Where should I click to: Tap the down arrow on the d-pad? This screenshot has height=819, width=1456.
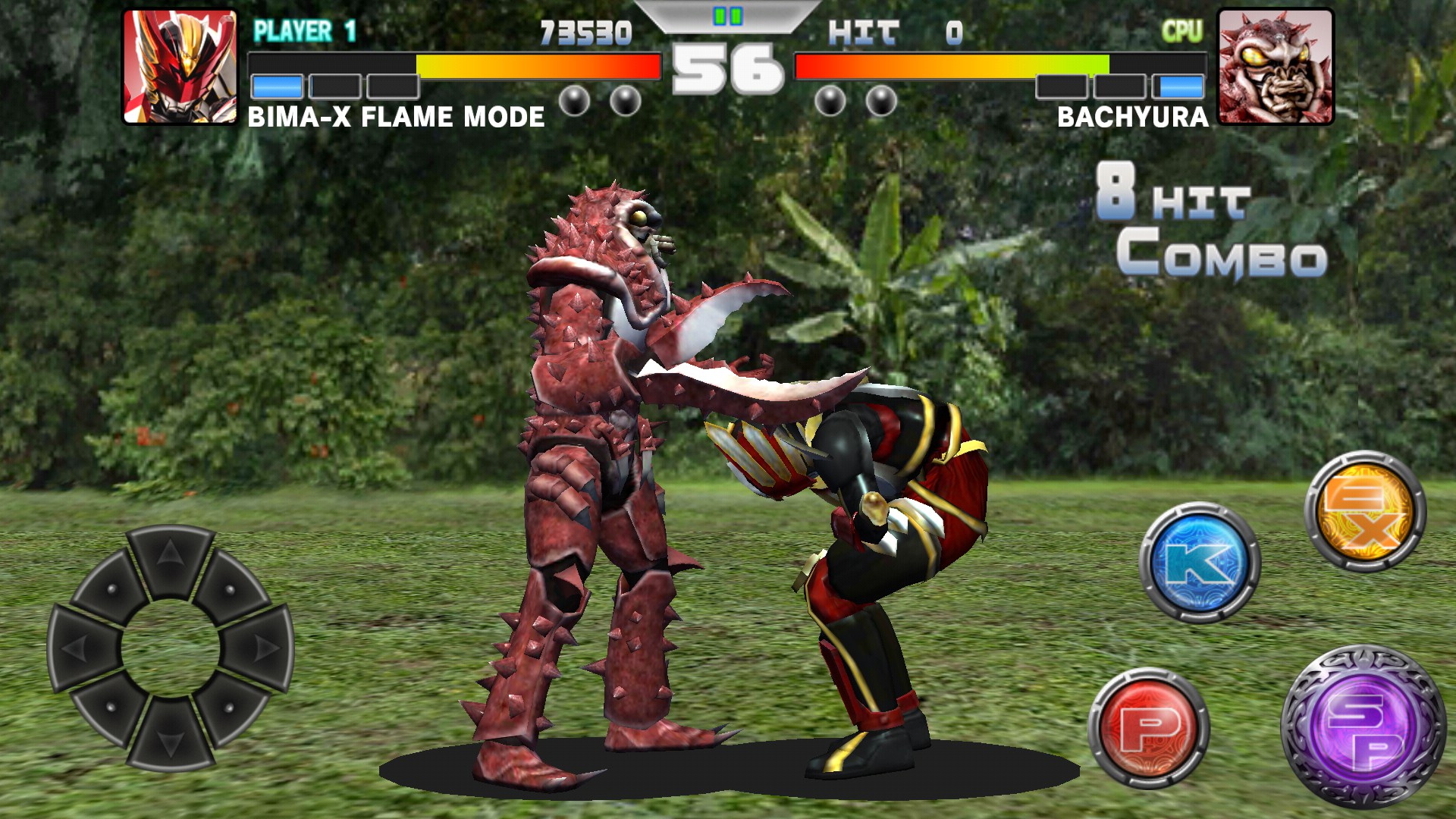click(170, 737)
